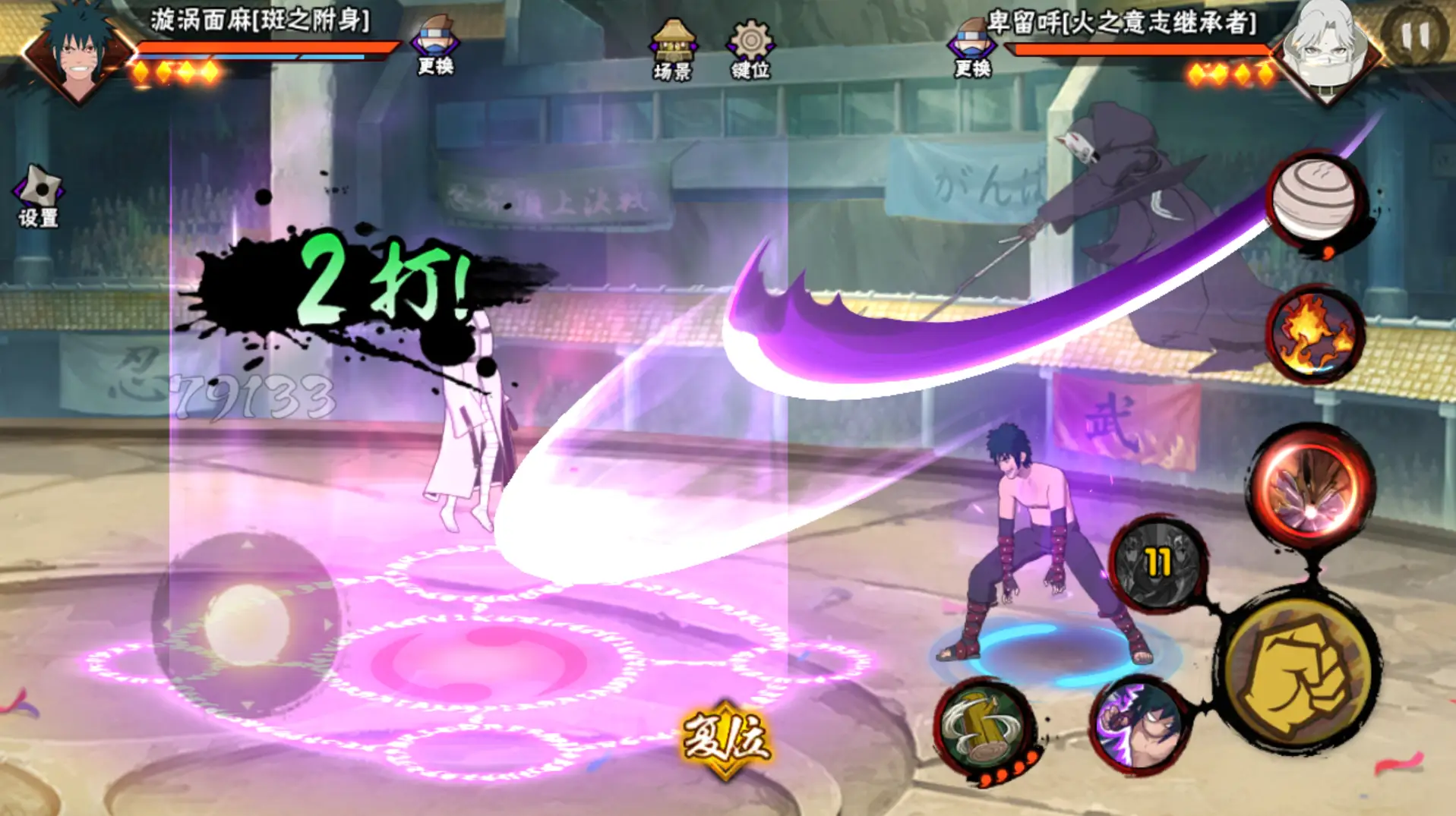Trigger the red ultimate ability icon
The image size is (1456, 816).
pyautogui.click(x=1312, y=486)
